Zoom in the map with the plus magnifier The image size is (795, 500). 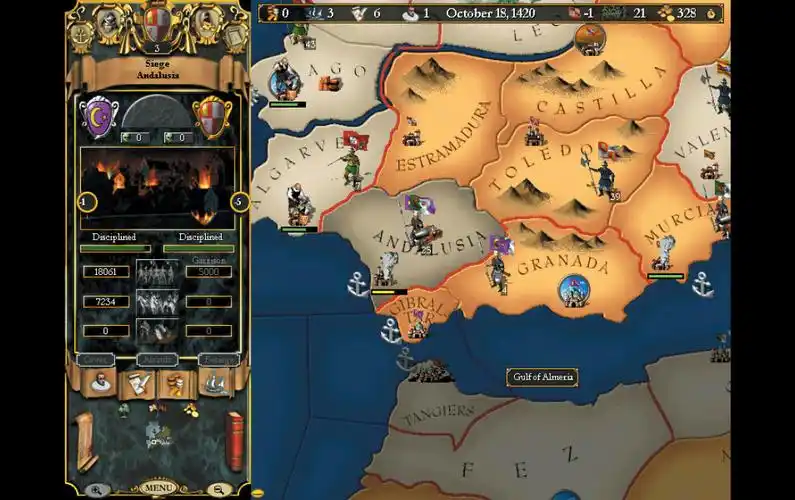(x=96, y=490)
